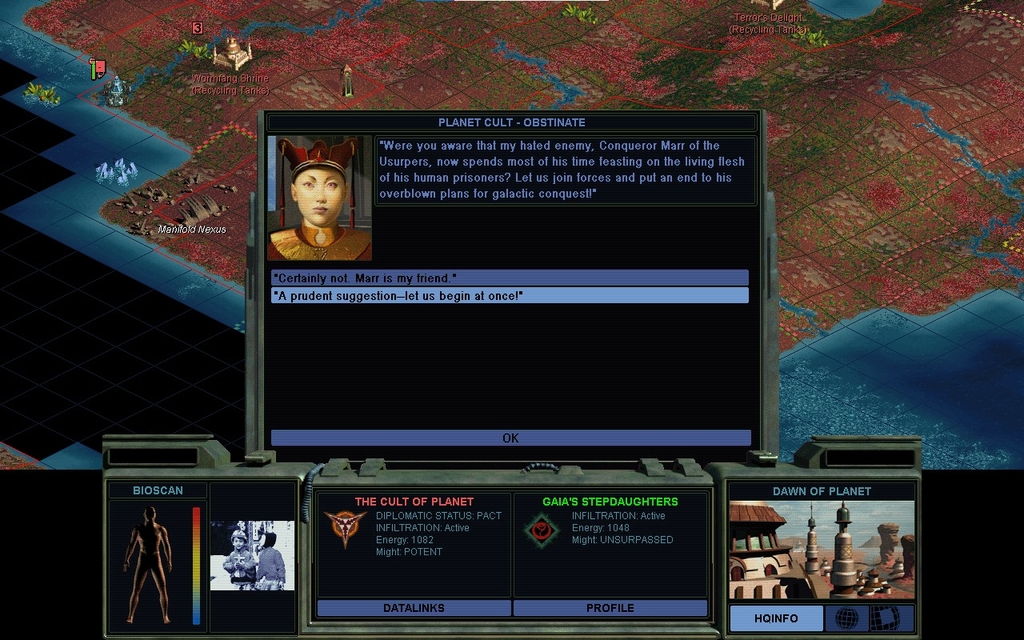Open the HQINFO screen
The image size is (1024, 640).
[776, 618]
